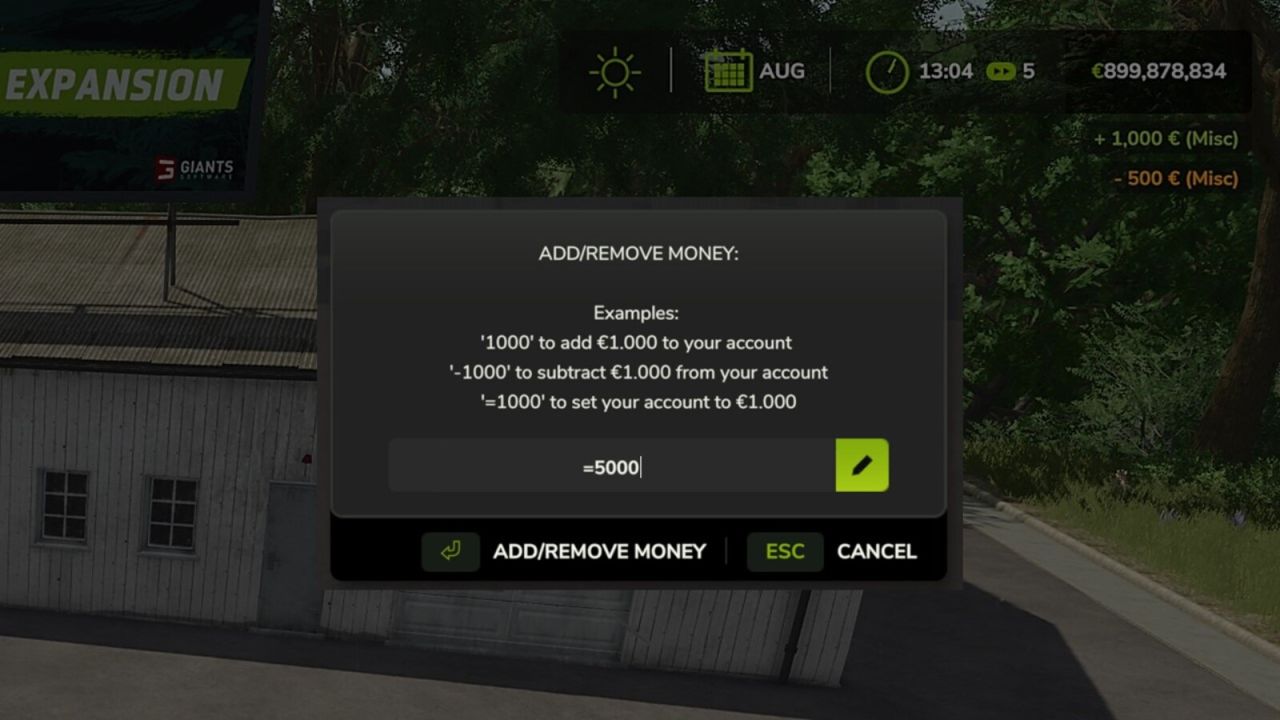
Task: Click the ESC key badge
Action: [785, 551]
